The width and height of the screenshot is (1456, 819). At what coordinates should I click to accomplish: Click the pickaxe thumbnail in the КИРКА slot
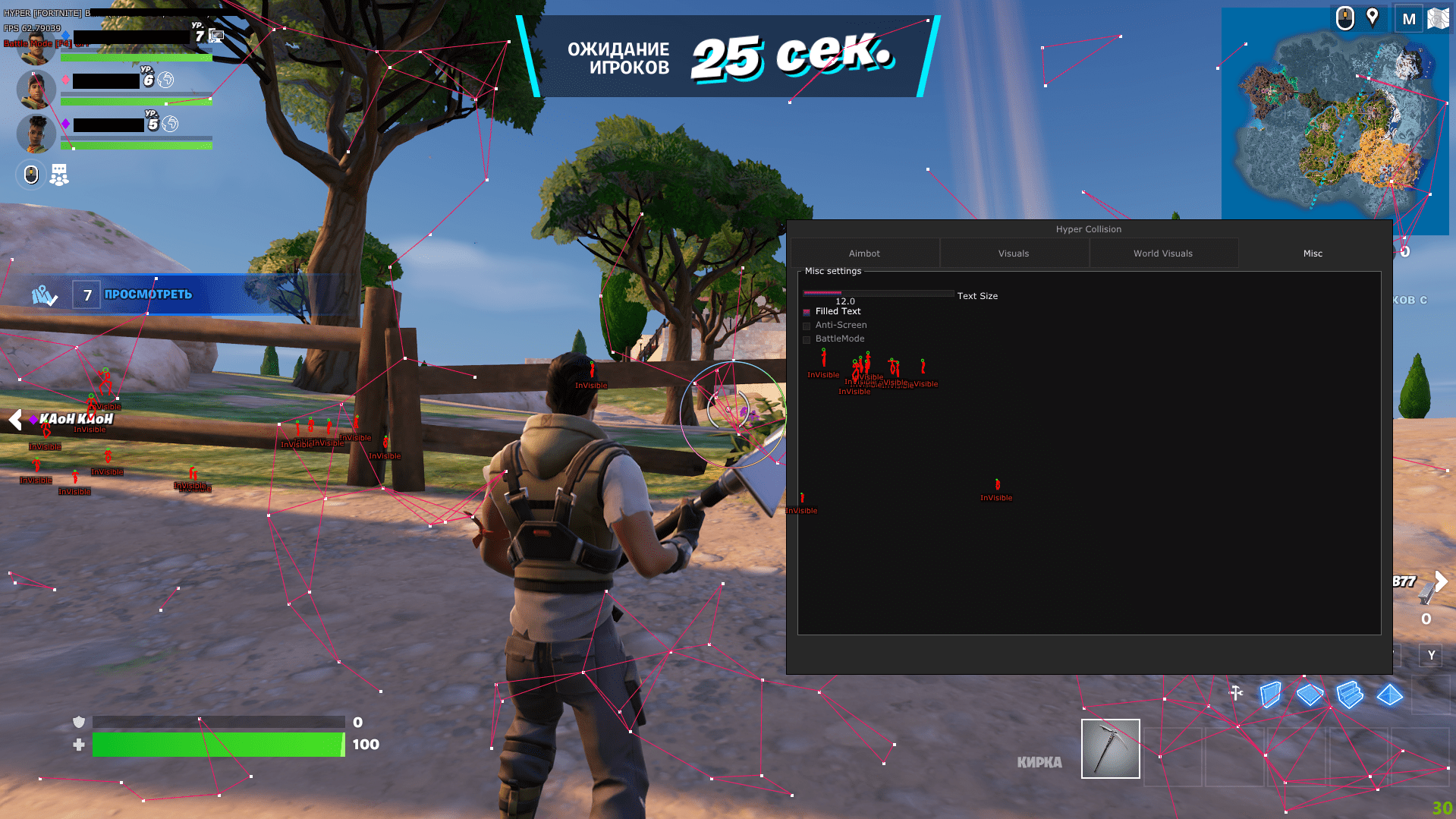pyautogui.click(x=1109, y=748)
